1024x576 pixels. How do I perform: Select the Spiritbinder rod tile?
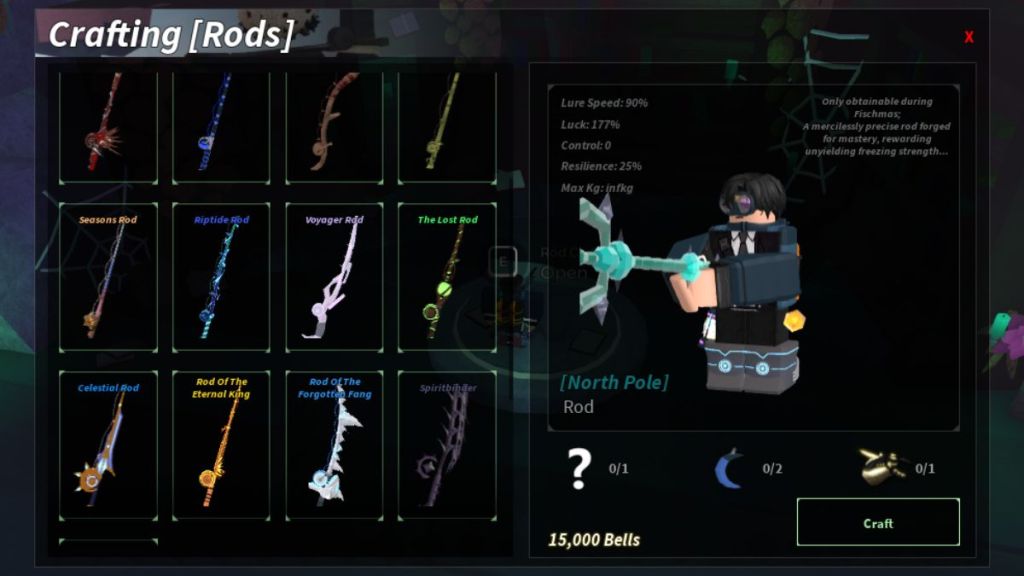pyautogui.click(x=447, y=445)
